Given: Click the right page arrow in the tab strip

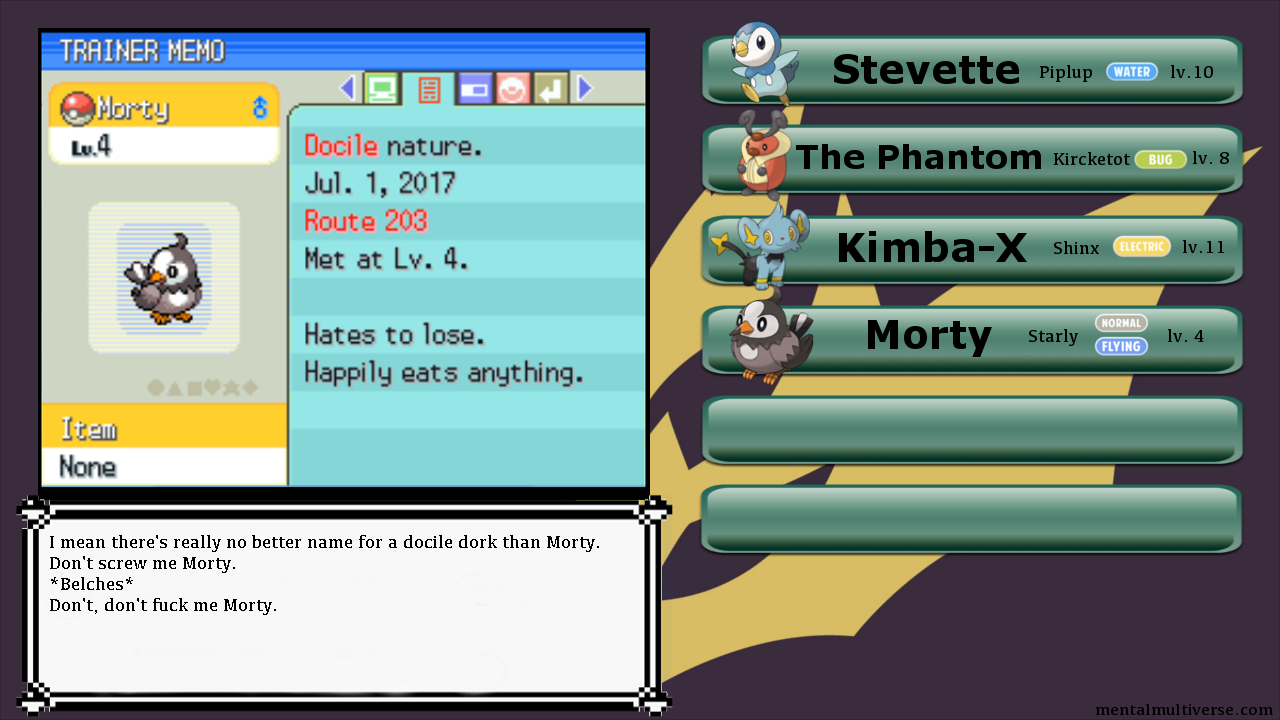Looking at the screenshot, I should pyautogui.click(x=585, y=89).
